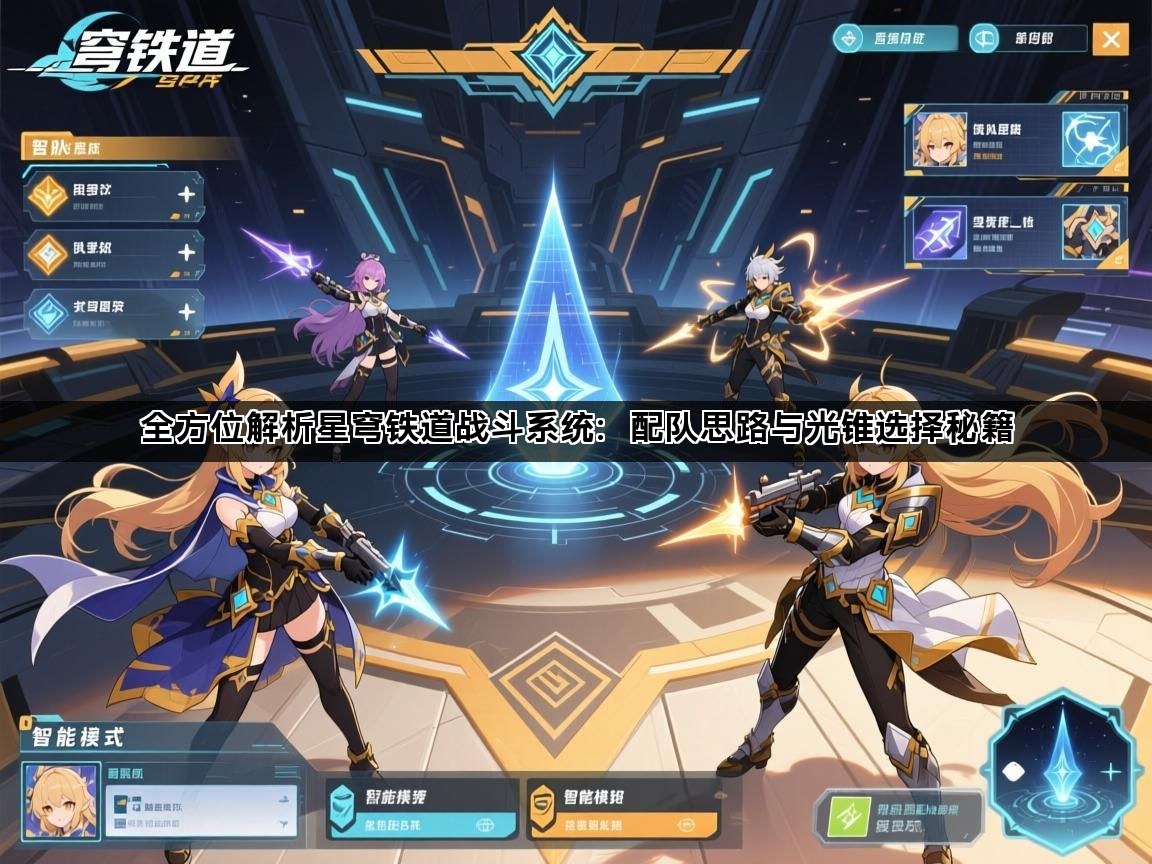Close the screen with the orange X

pos(1110,39)
